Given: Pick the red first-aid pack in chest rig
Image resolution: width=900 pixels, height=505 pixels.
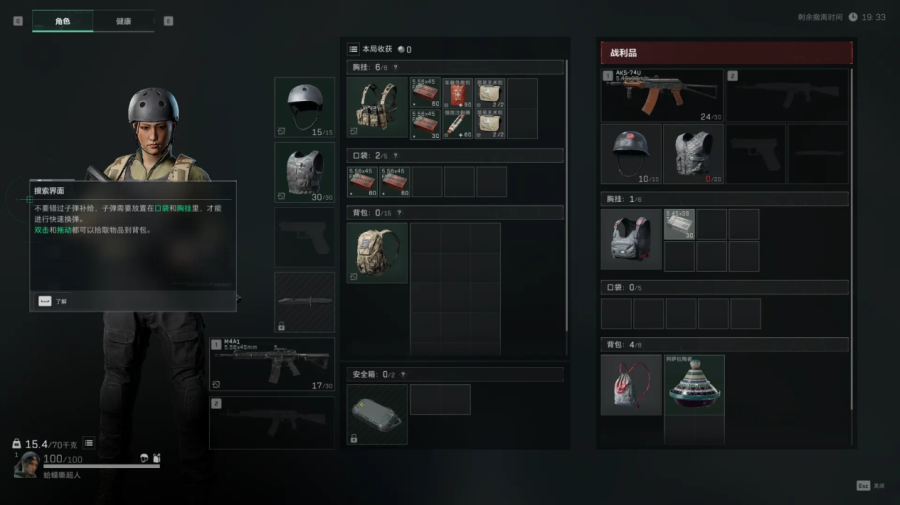Looking at the screenshot, I should [x=457, y=93].
